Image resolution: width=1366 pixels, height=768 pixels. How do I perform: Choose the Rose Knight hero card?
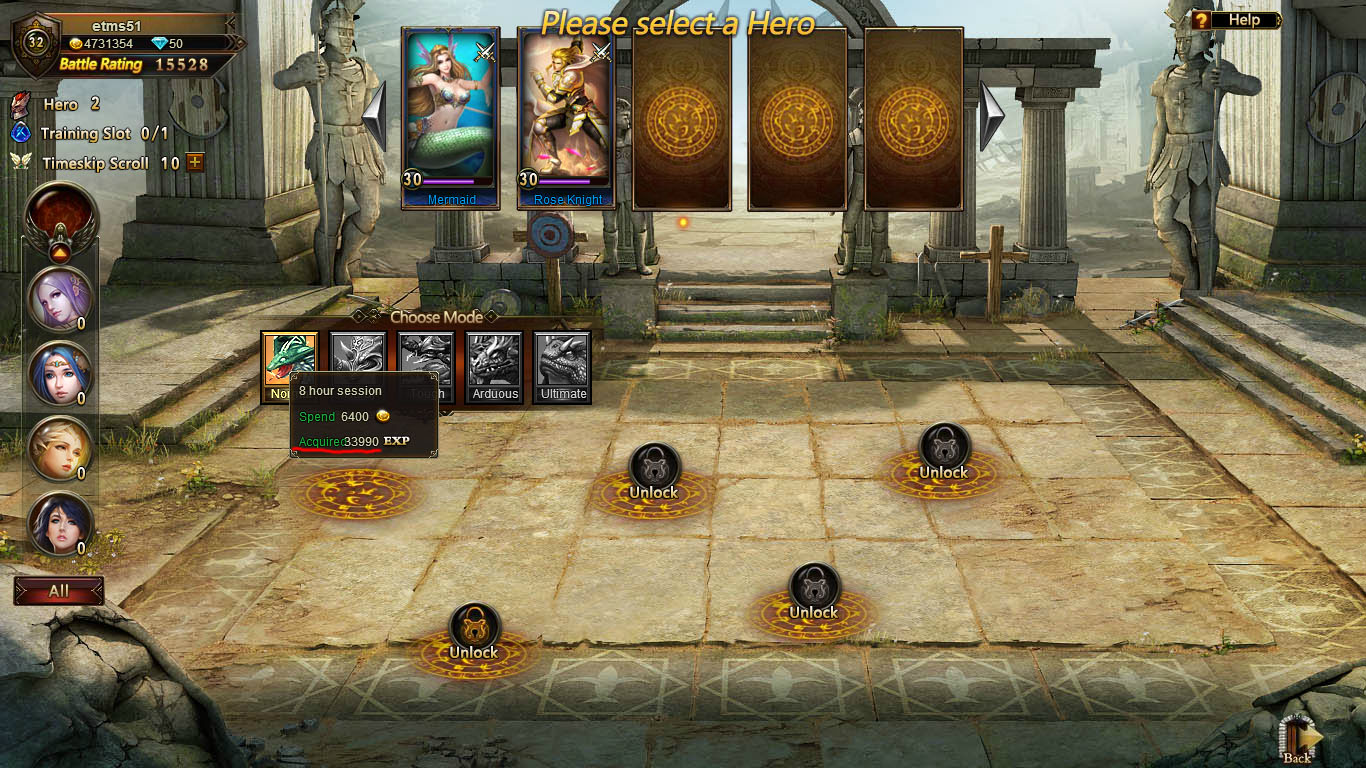click(x=567, y=115)
